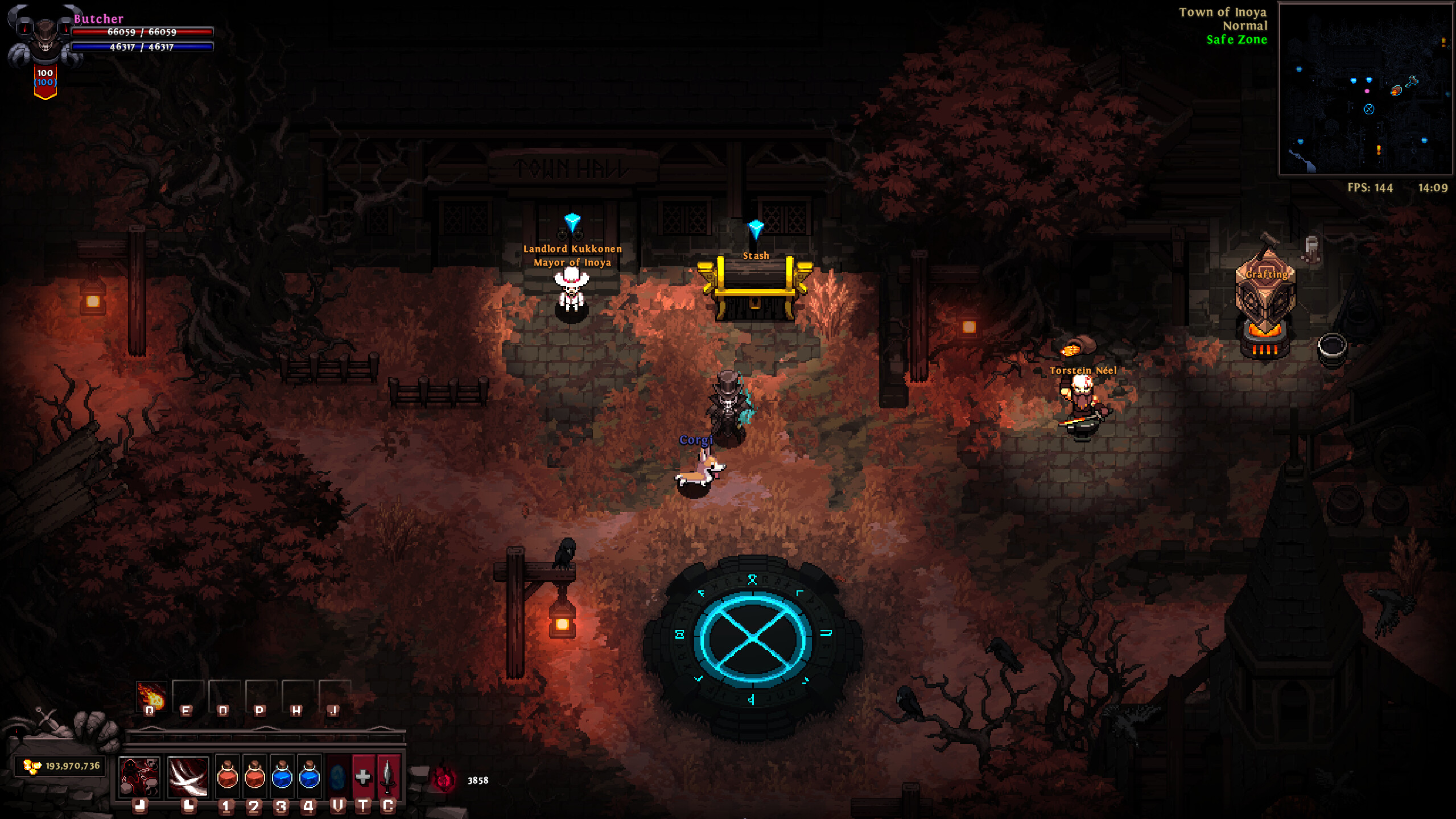Click the red orb counter showing 3858
This screenshot has height=819, width=1456.
(x=461, y=780)
